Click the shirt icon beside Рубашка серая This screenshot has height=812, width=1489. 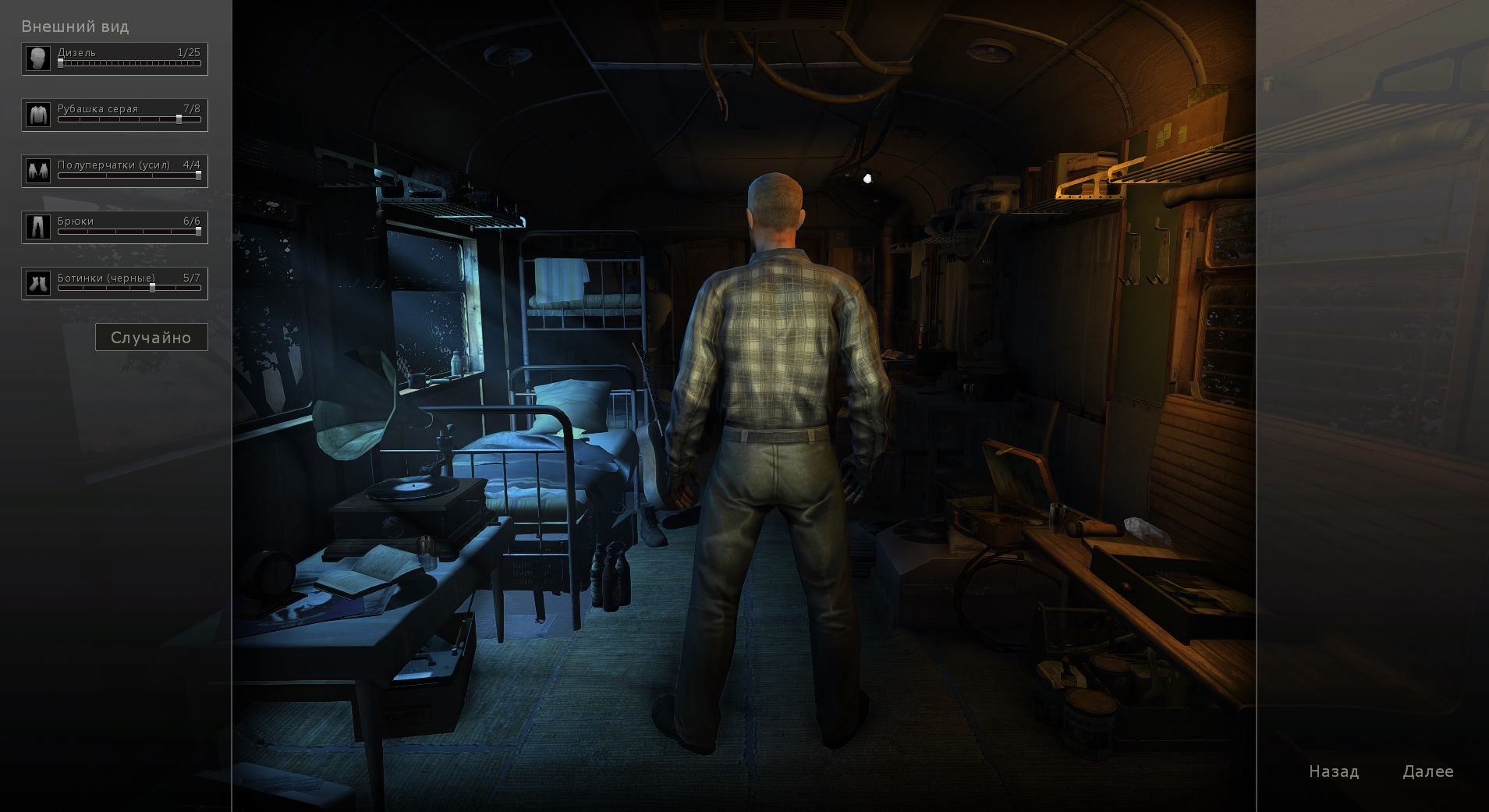[x=37, y=115]
